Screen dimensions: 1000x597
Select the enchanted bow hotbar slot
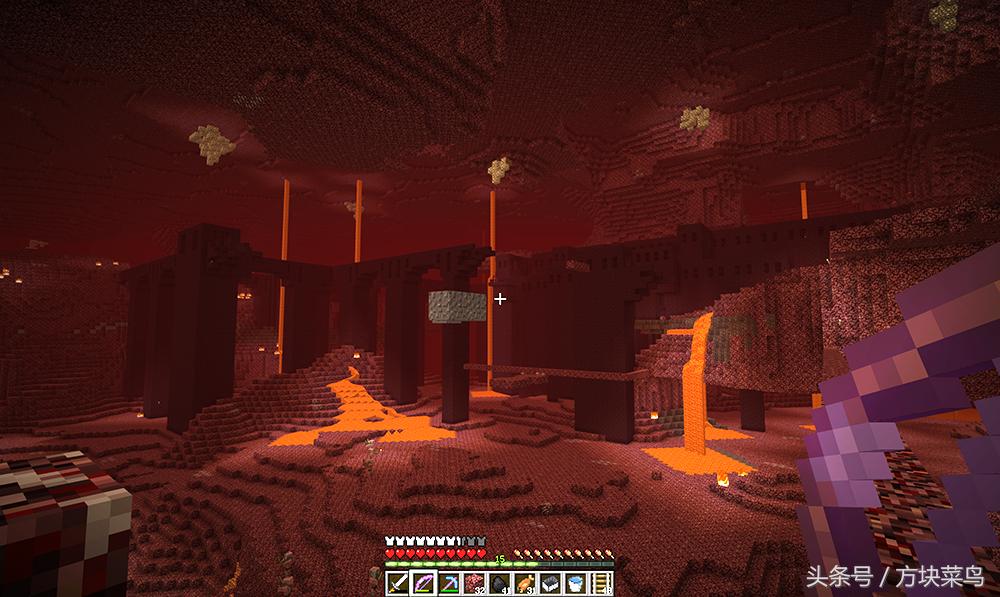[421, 582]
